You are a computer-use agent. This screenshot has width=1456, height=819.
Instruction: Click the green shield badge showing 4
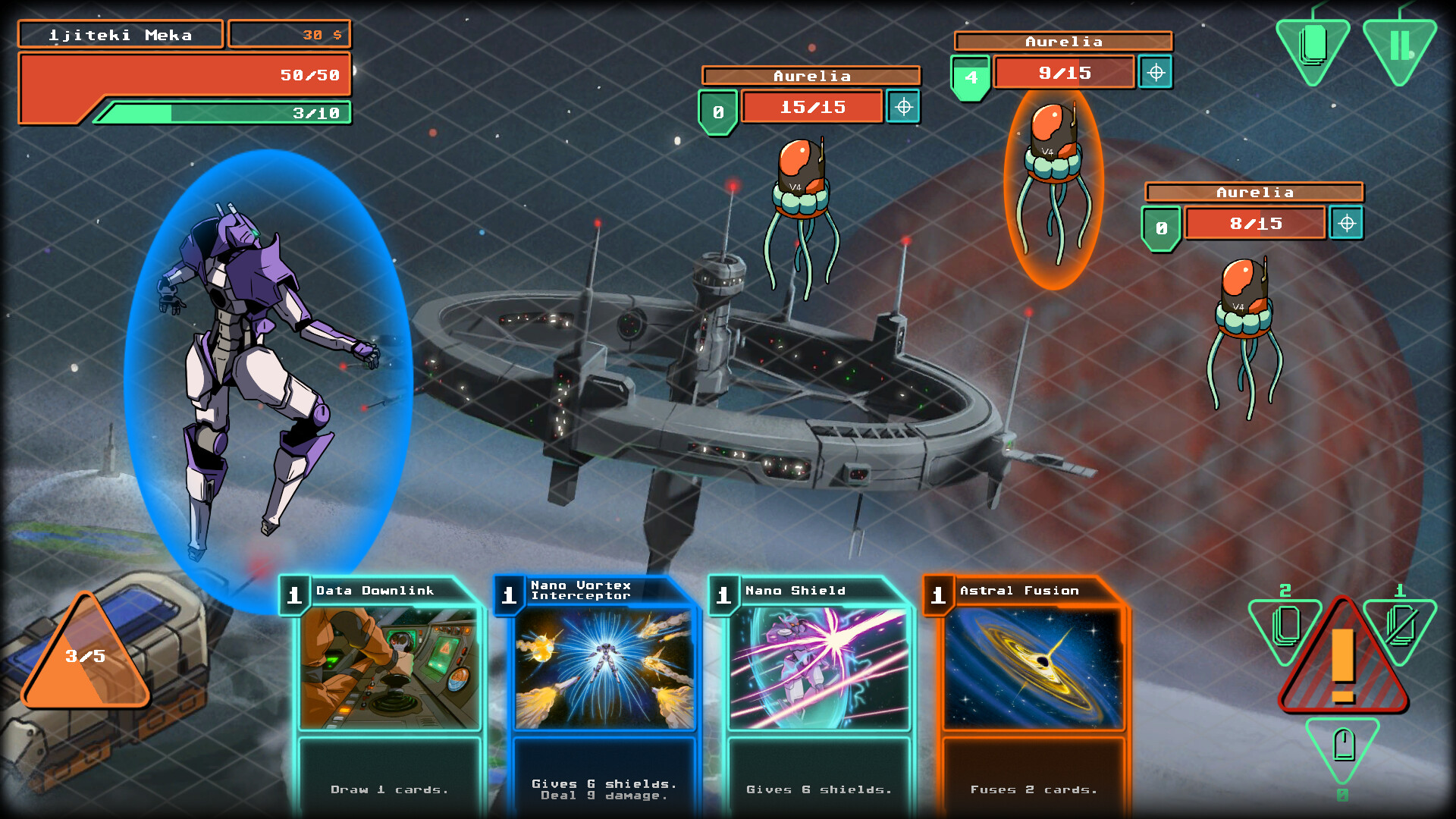tap(971, 74)
